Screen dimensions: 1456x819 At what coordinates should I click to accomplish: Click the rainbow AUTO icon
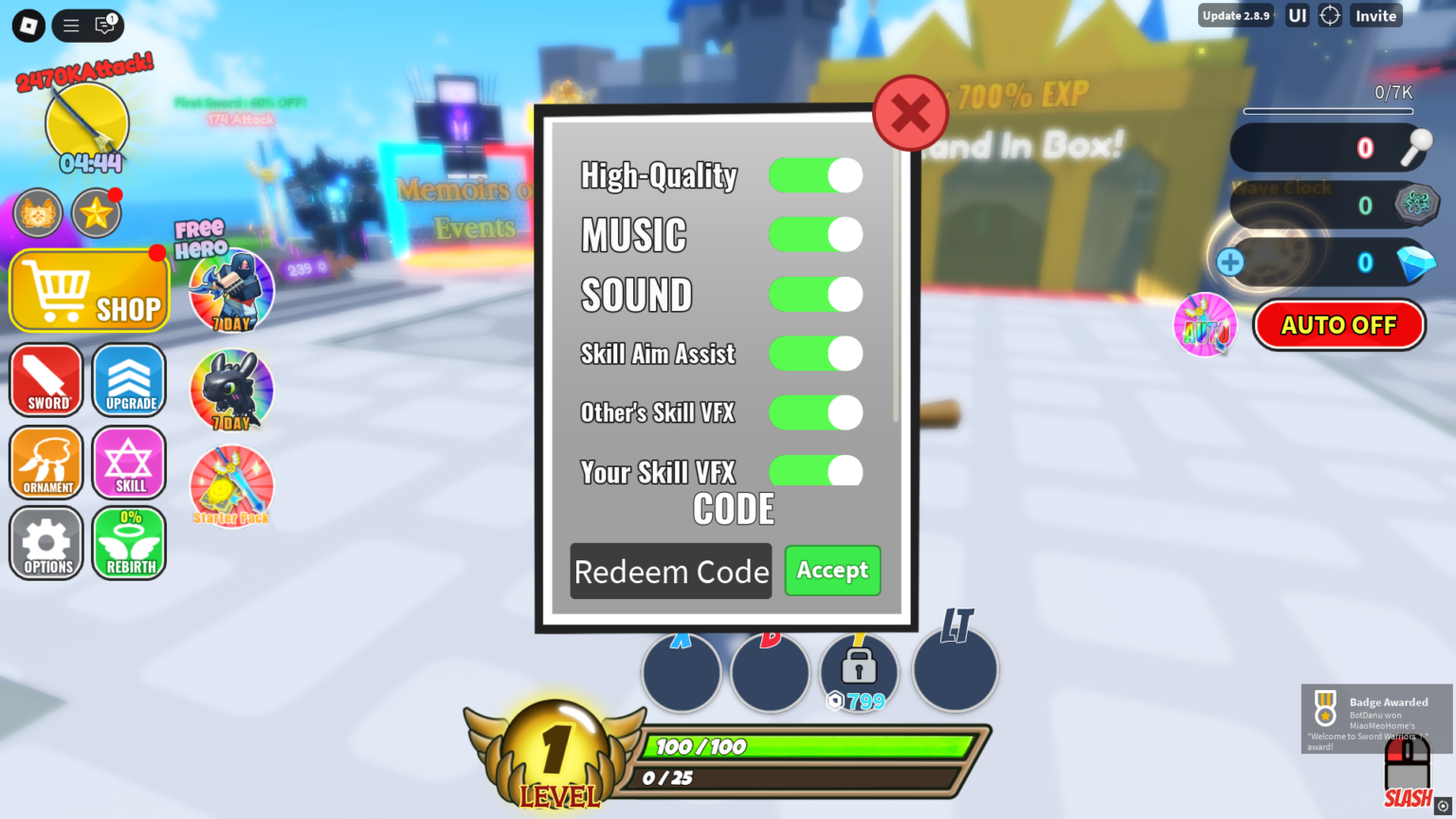click(1205, 324)
